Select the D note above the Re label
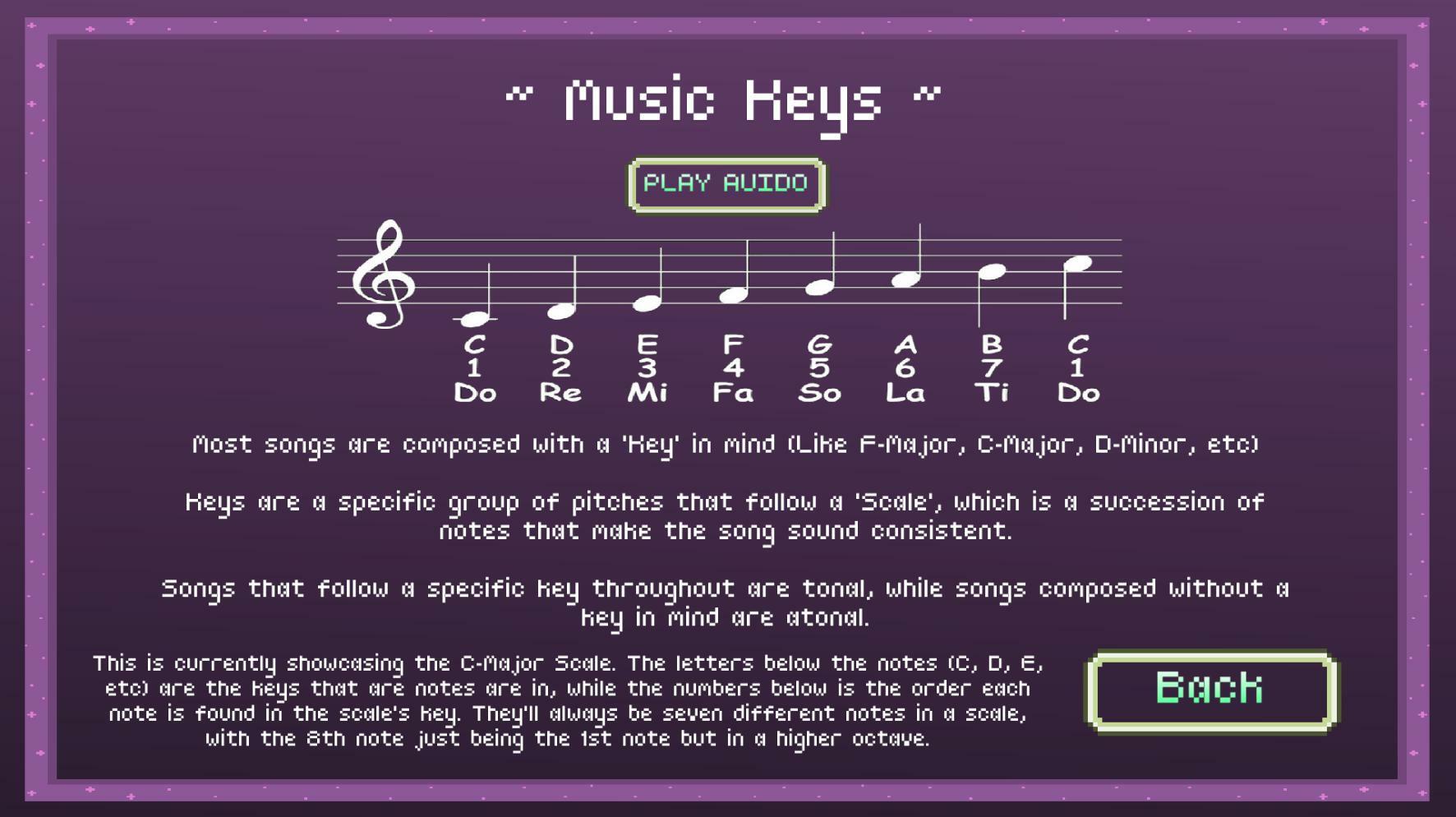 click(x=563, y=311)
